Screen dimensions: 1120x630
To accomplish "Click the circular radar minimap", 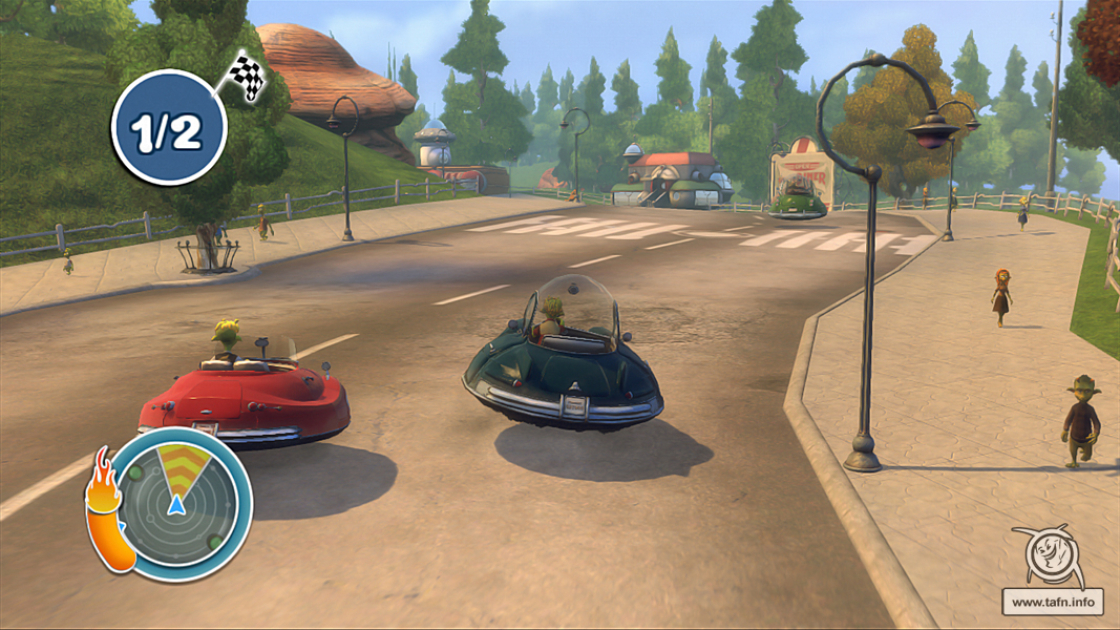I will tap(179, 503).
